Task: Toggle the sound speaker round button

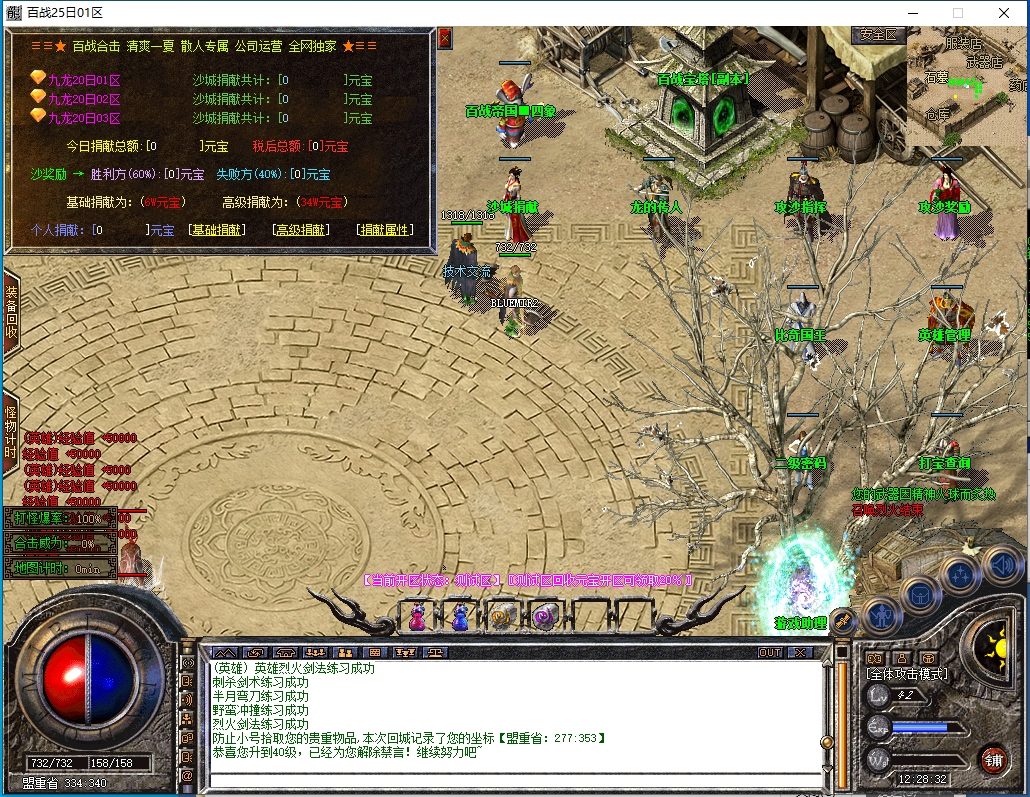Action: tap(1001, 564)
